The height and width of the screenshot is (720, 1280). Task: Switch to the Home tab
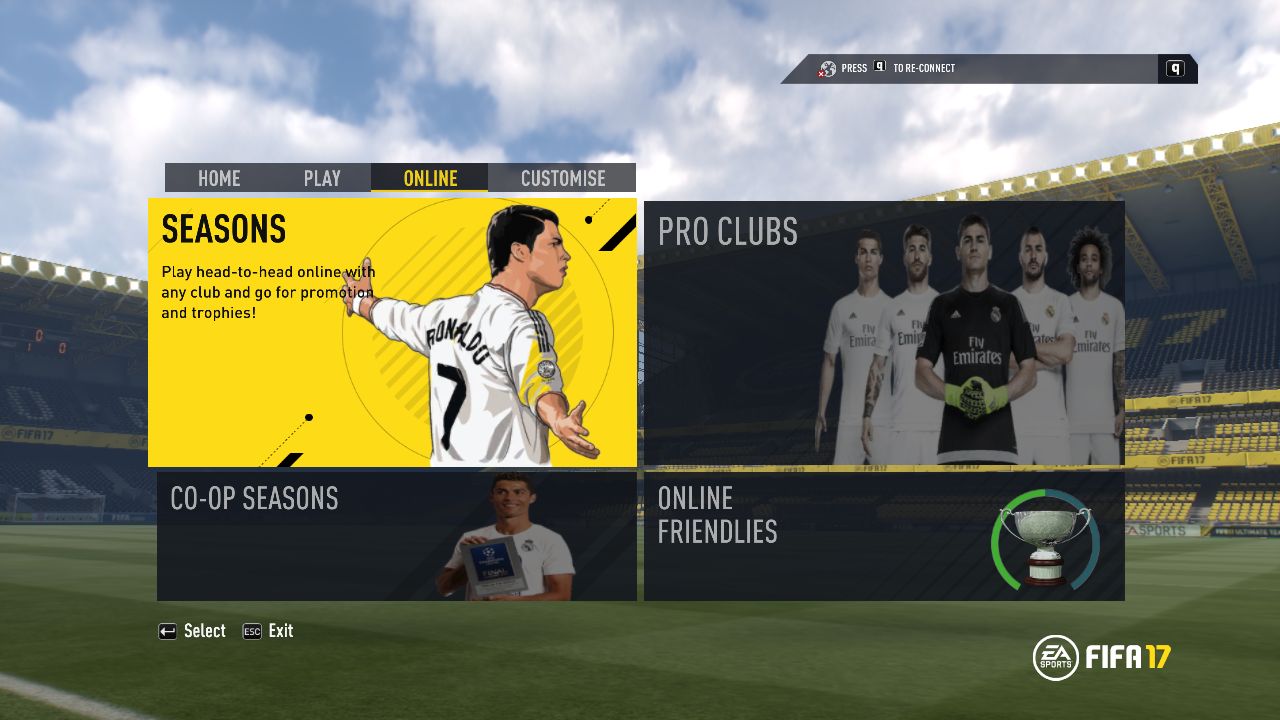coord(219,178)
